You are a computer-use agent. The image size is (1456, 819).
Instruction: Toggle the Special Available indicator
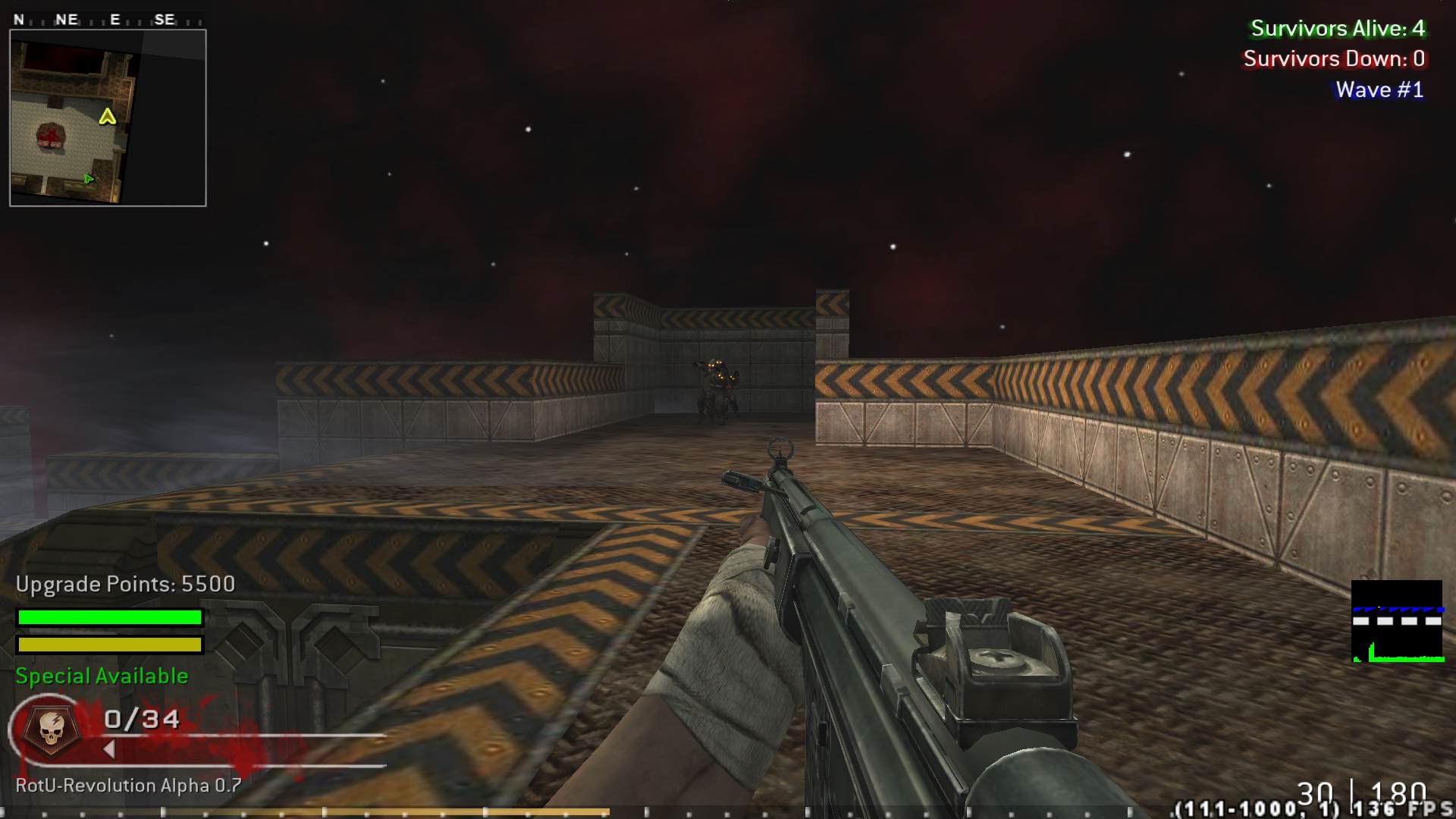[x=101, y=676]
